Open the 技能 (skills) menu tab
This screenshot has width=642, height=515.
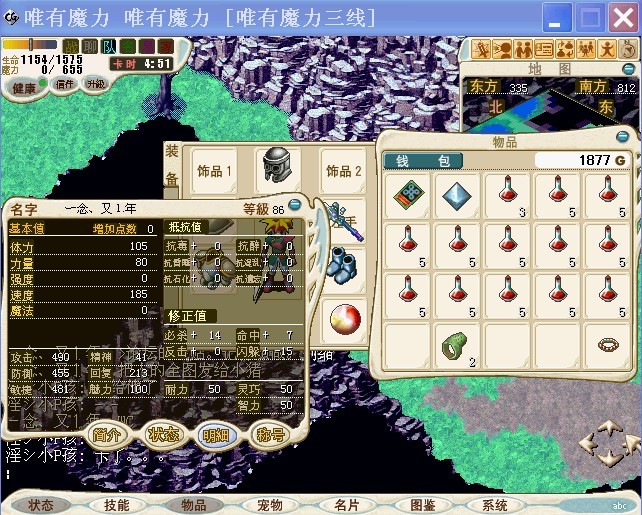(117, 505)
